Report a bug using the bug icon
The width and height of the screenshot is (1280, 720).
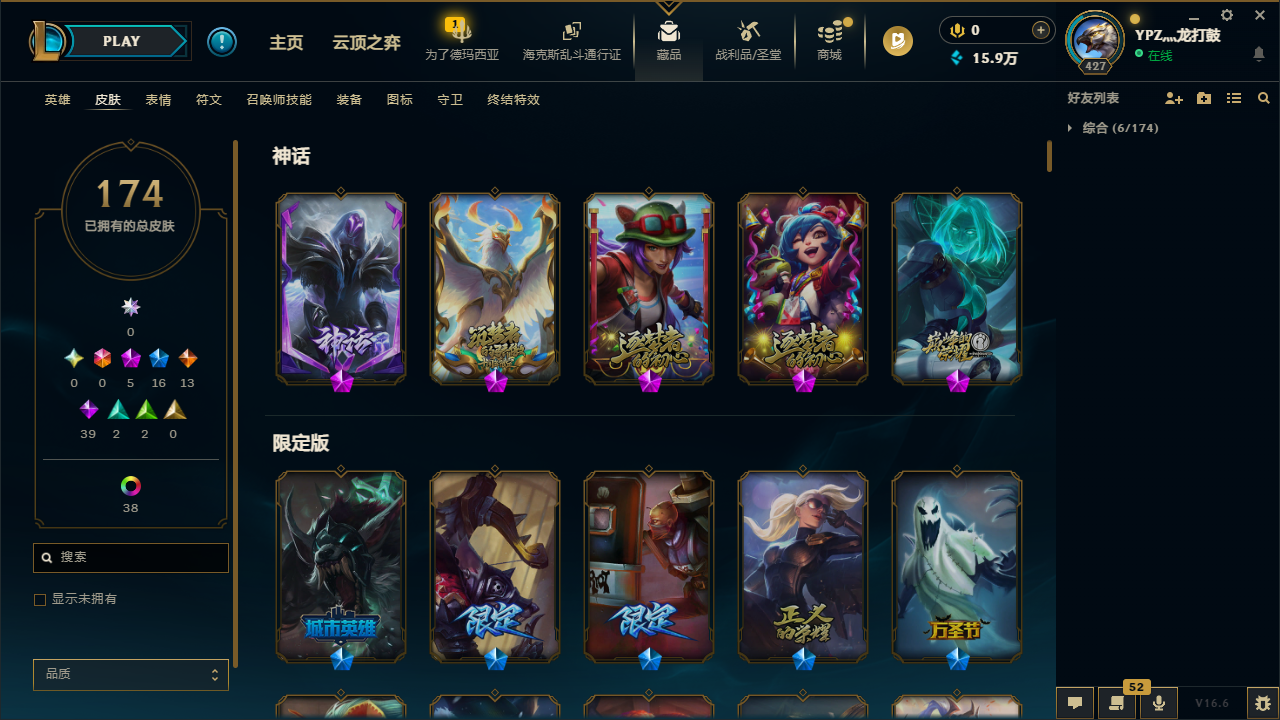(x=1263, y=703)
